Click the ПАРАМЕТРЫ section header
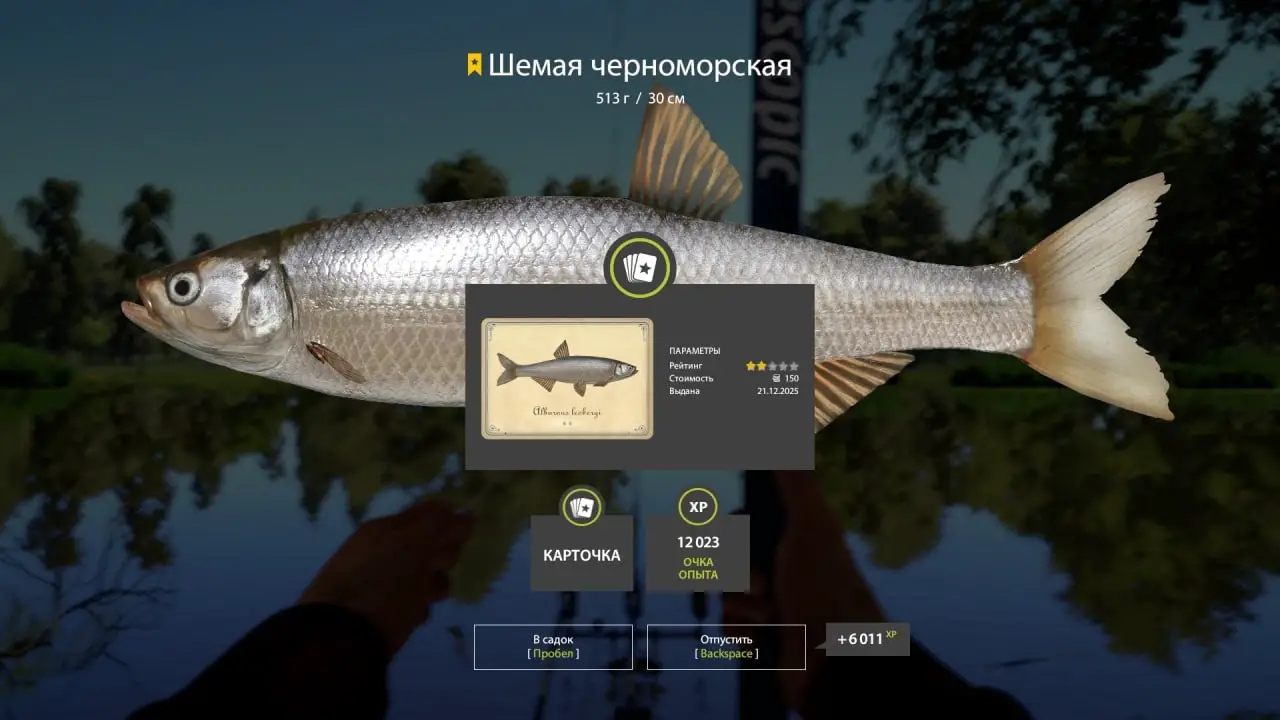1280x720 pixels. 695,350
